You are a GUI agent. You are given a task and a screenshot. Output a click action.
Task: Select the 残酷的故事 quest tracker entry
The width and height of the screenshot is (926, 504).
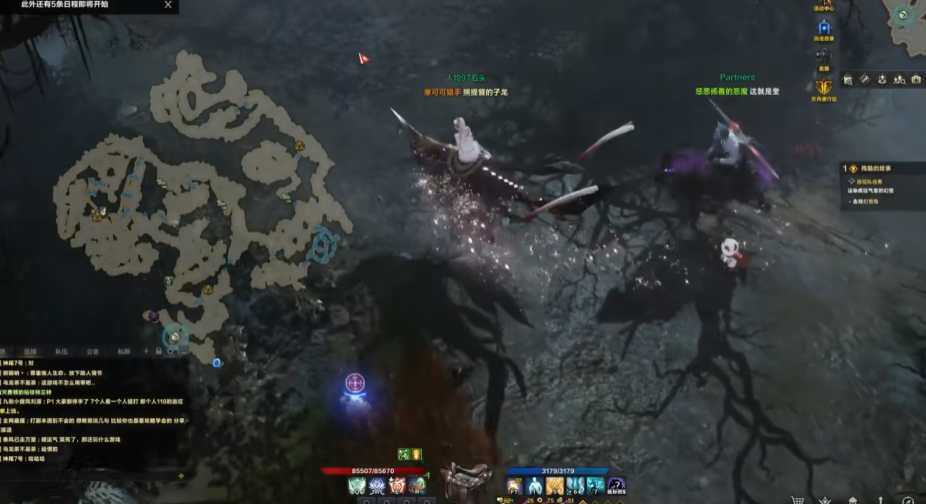pos(880,169)
